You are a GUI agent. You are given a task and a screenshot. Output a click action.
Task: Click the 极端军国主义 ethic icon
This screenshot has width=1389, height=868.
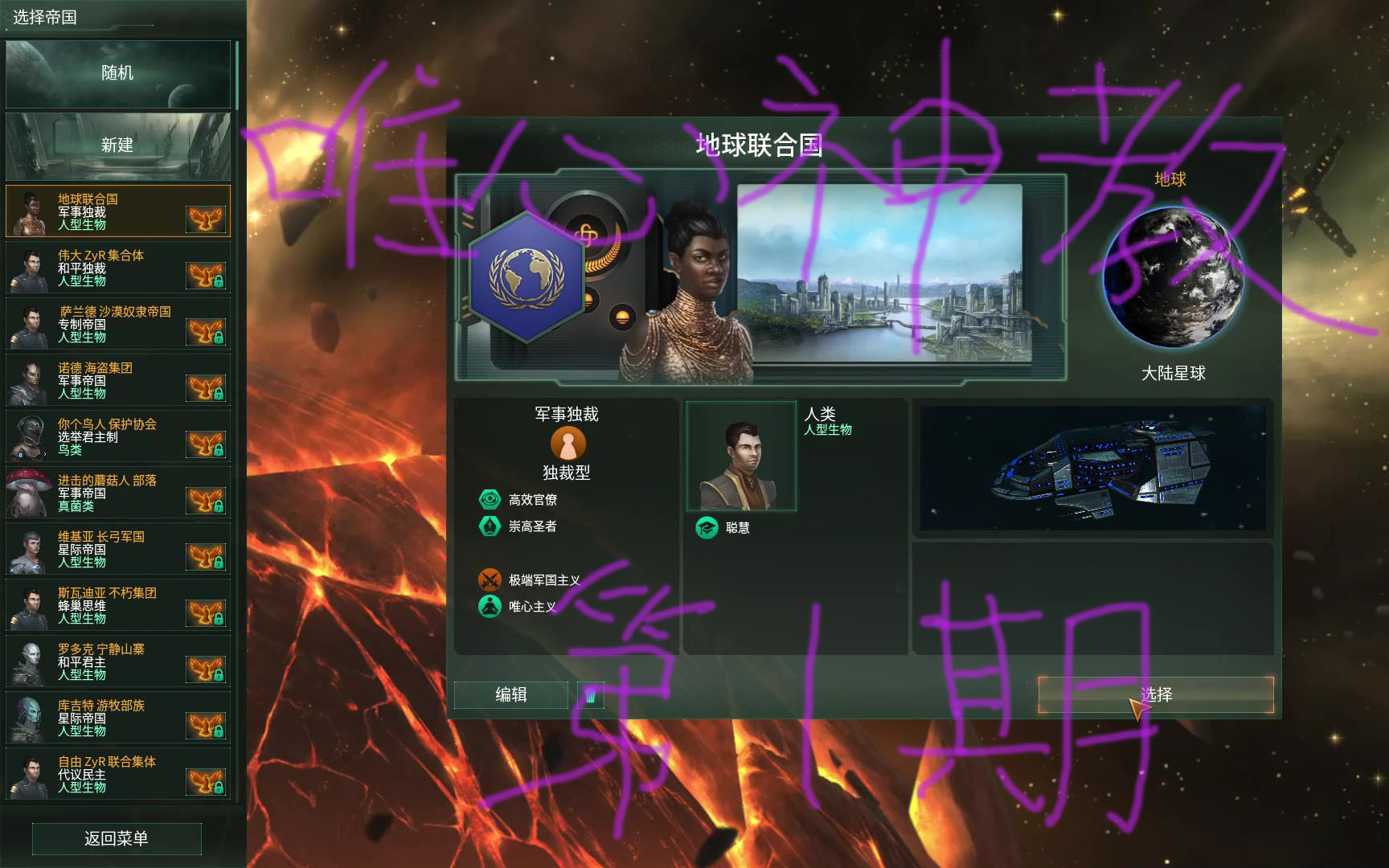(x=491, y=579)
